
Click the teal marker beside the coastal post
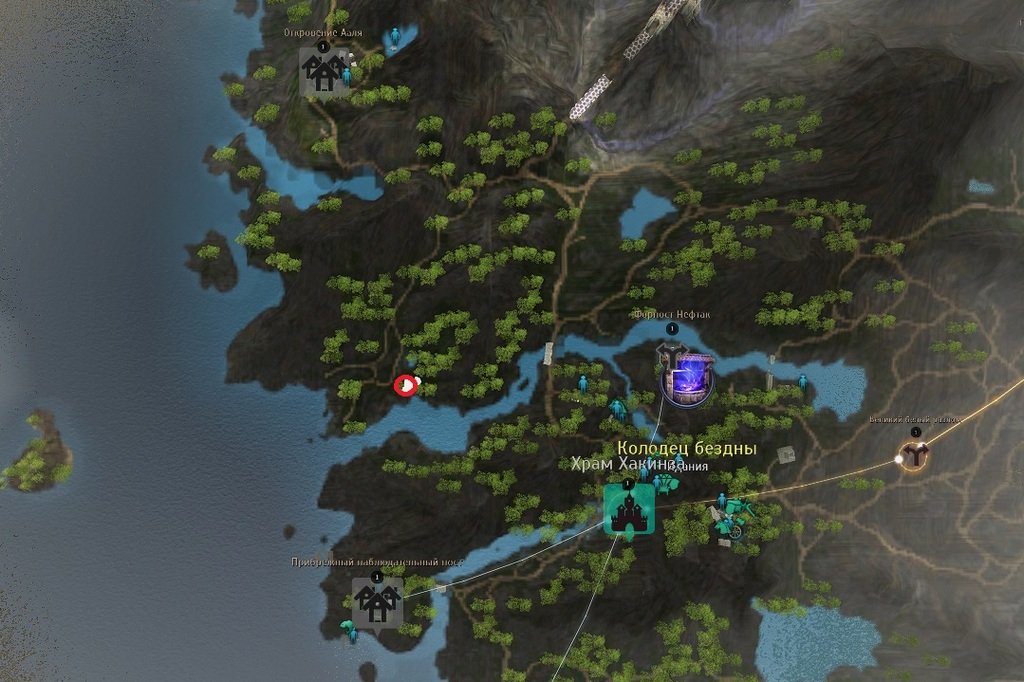pyautogui.click(x=349, y=630)
